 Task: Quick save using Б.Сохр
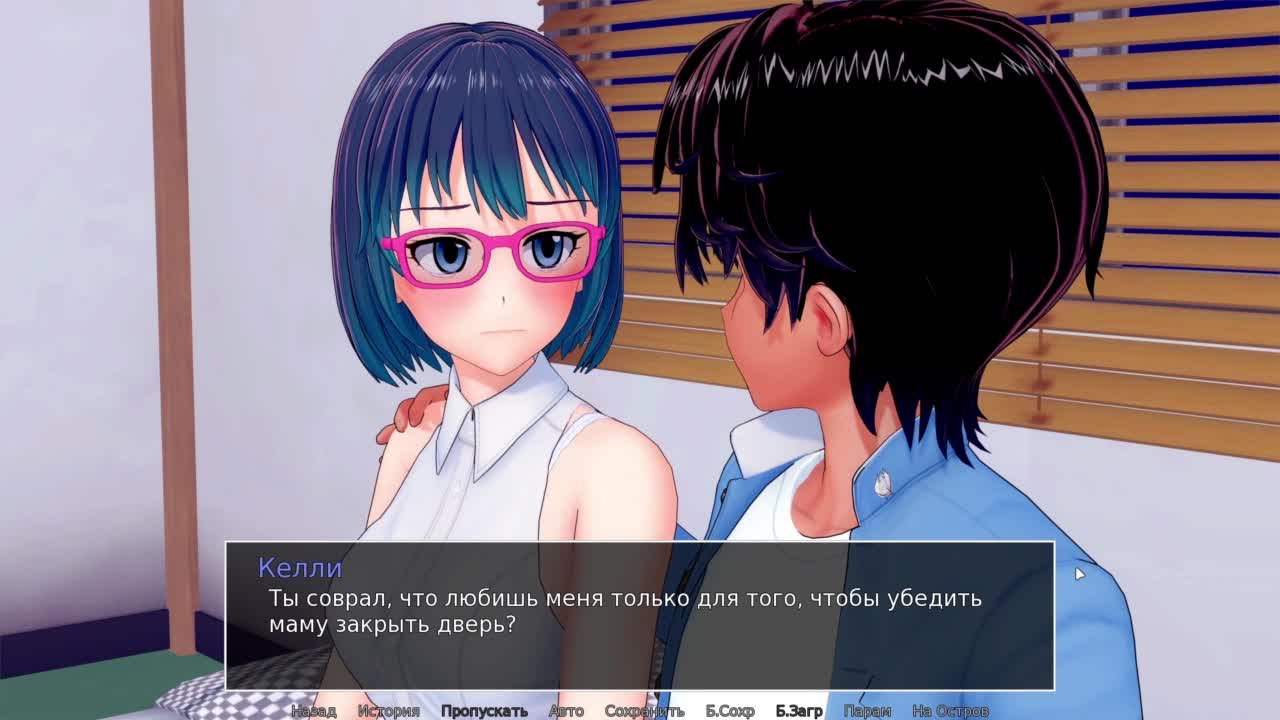[730, 711]
